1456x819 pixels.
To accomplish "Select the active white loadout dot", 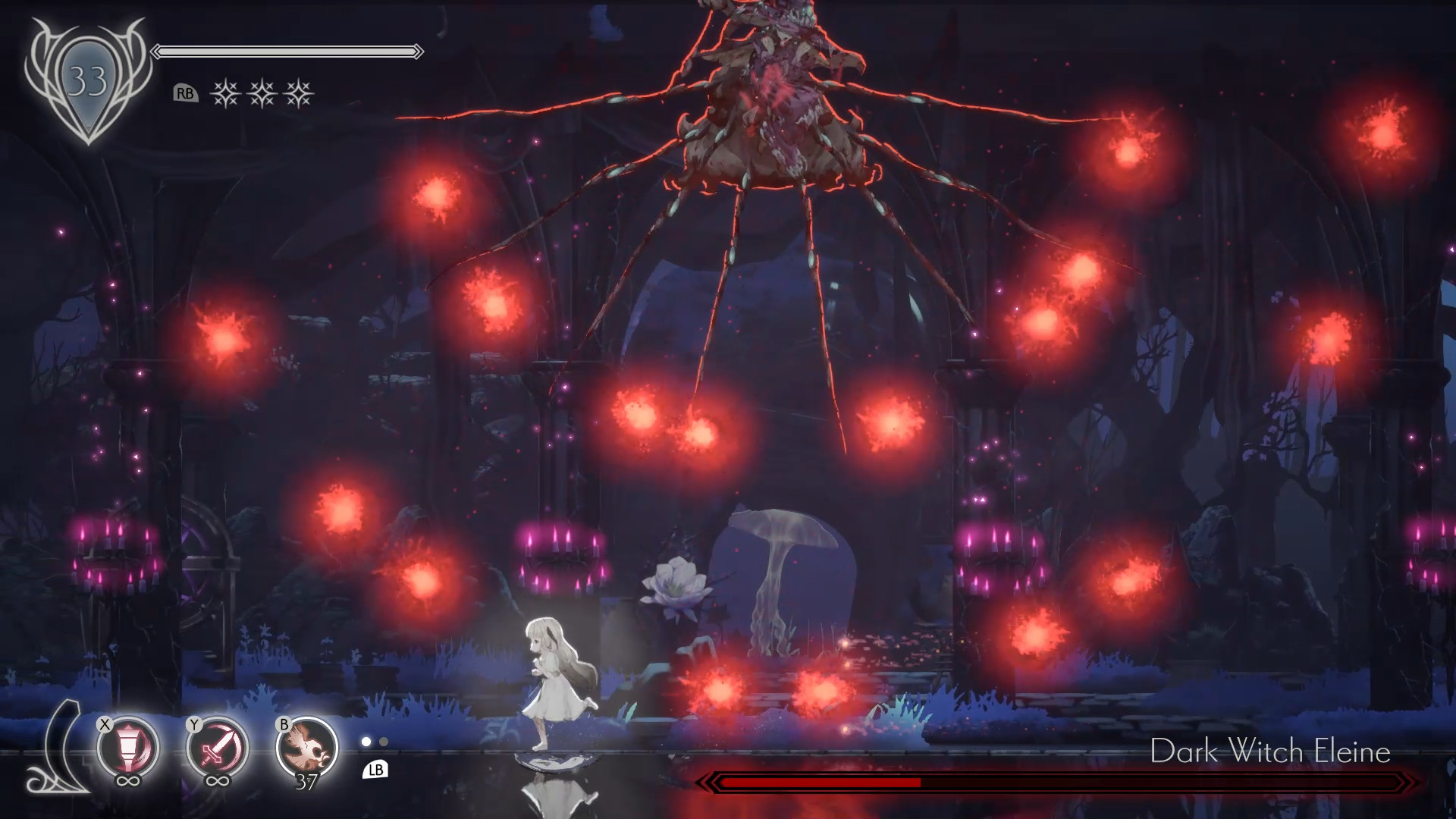I will [x=366, y=742].
